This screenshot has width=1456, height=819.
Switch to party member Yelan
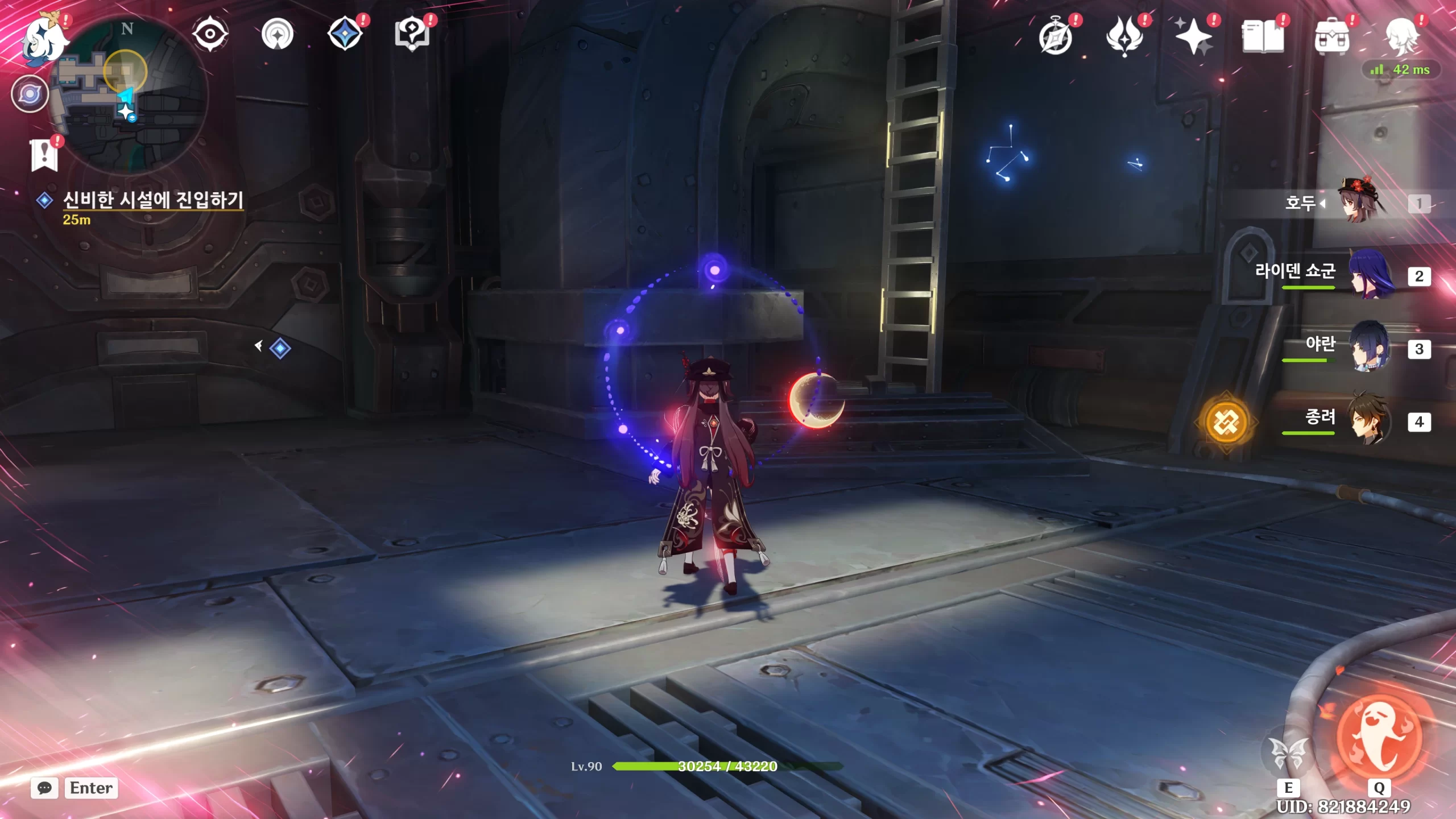pyautogui.click(x=1371, y=348)
